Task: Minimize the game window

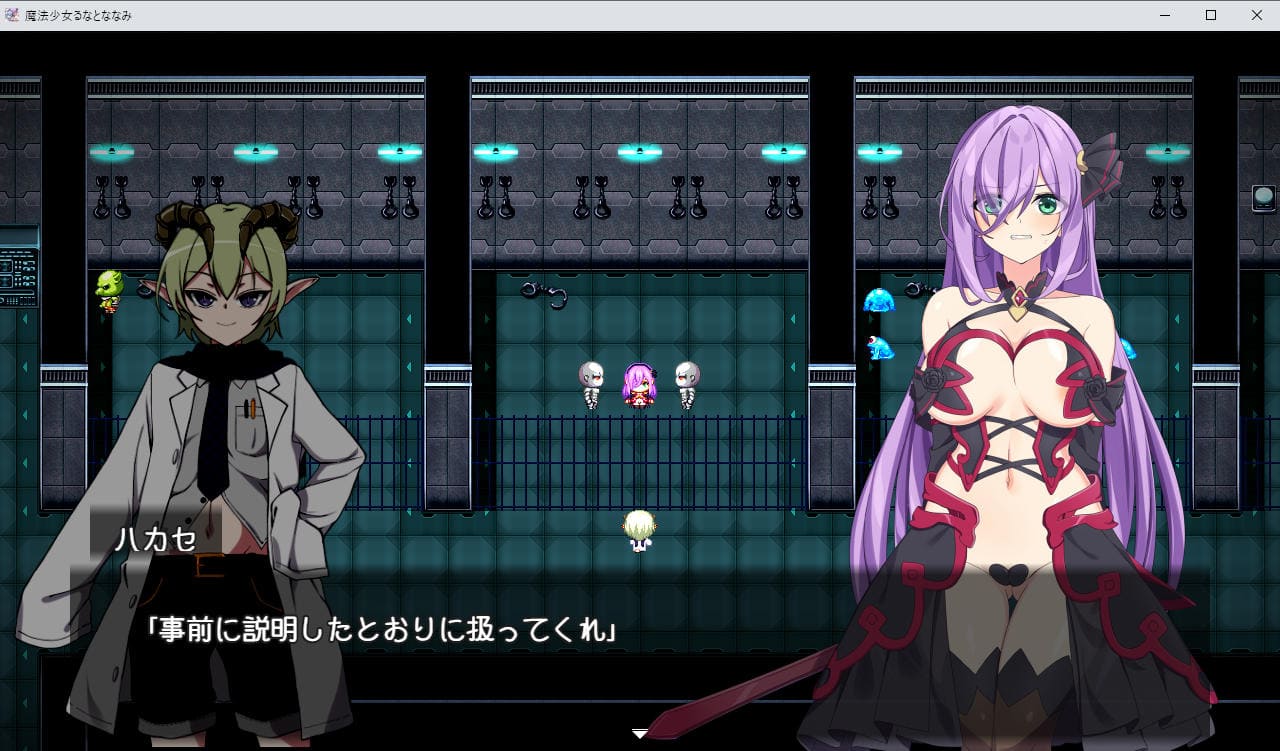Action: (x=1165, y=15)
